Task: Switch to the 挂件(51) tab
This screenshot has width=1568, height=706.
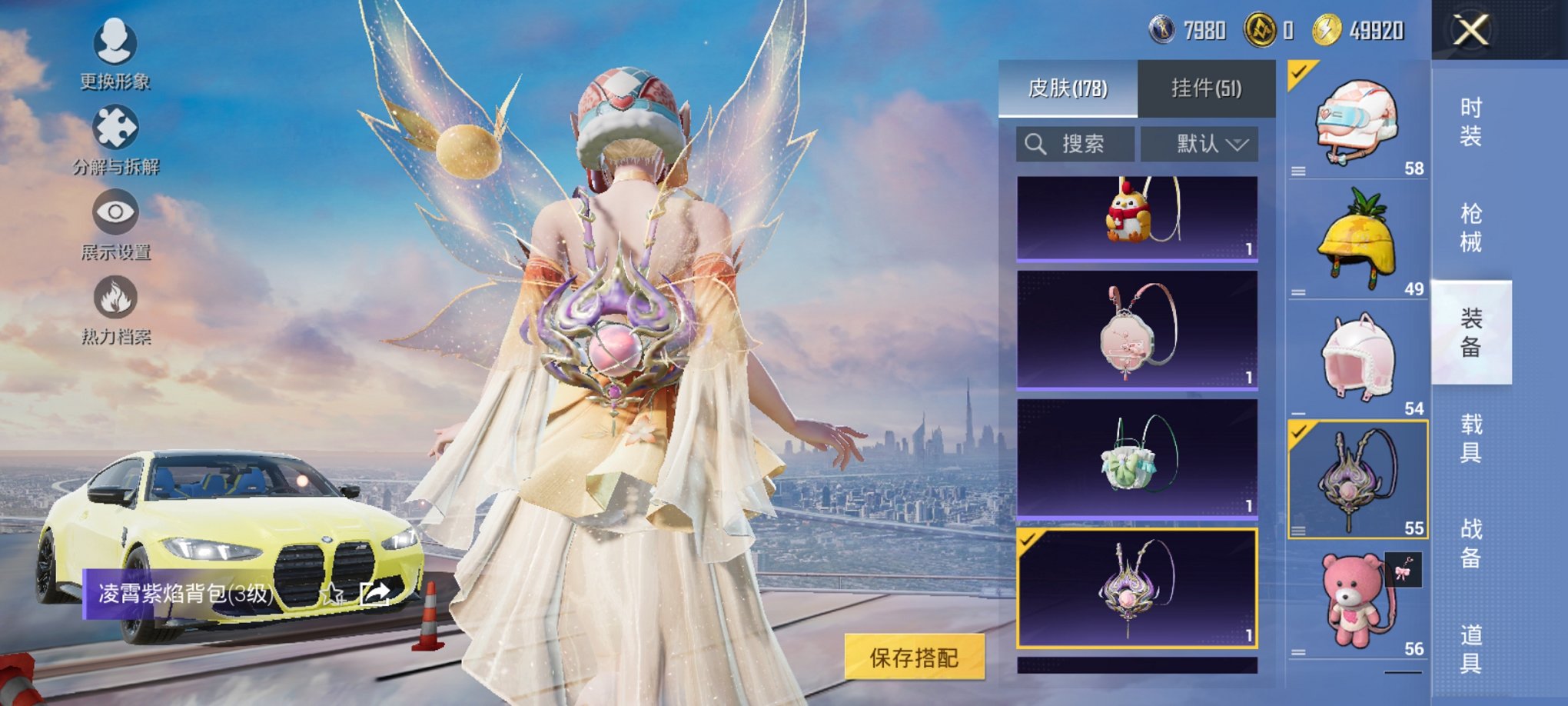Action: click(x=1207, y=88)
